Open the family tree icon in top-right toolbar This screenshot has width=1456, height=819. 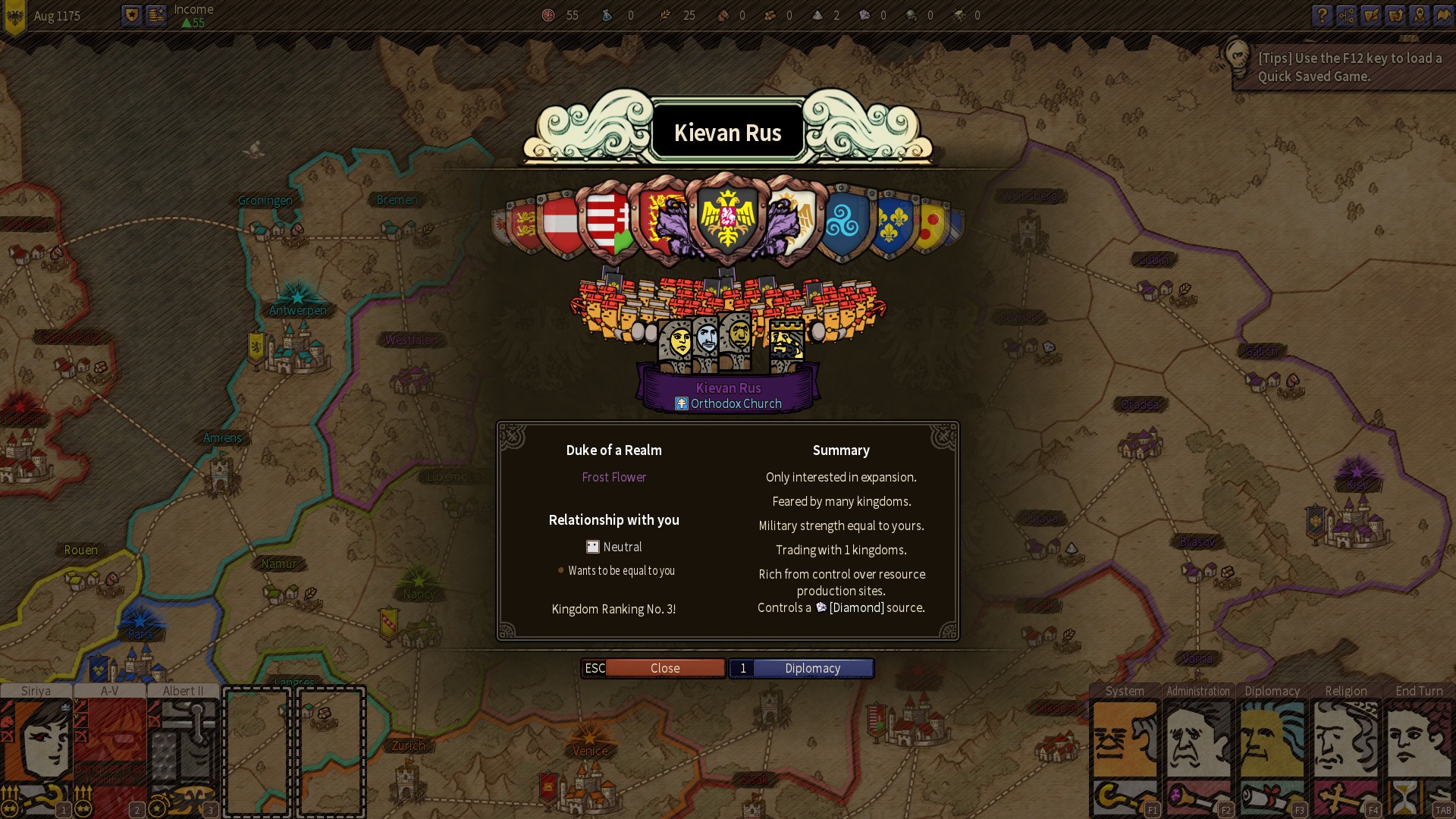pos(1348,16)
